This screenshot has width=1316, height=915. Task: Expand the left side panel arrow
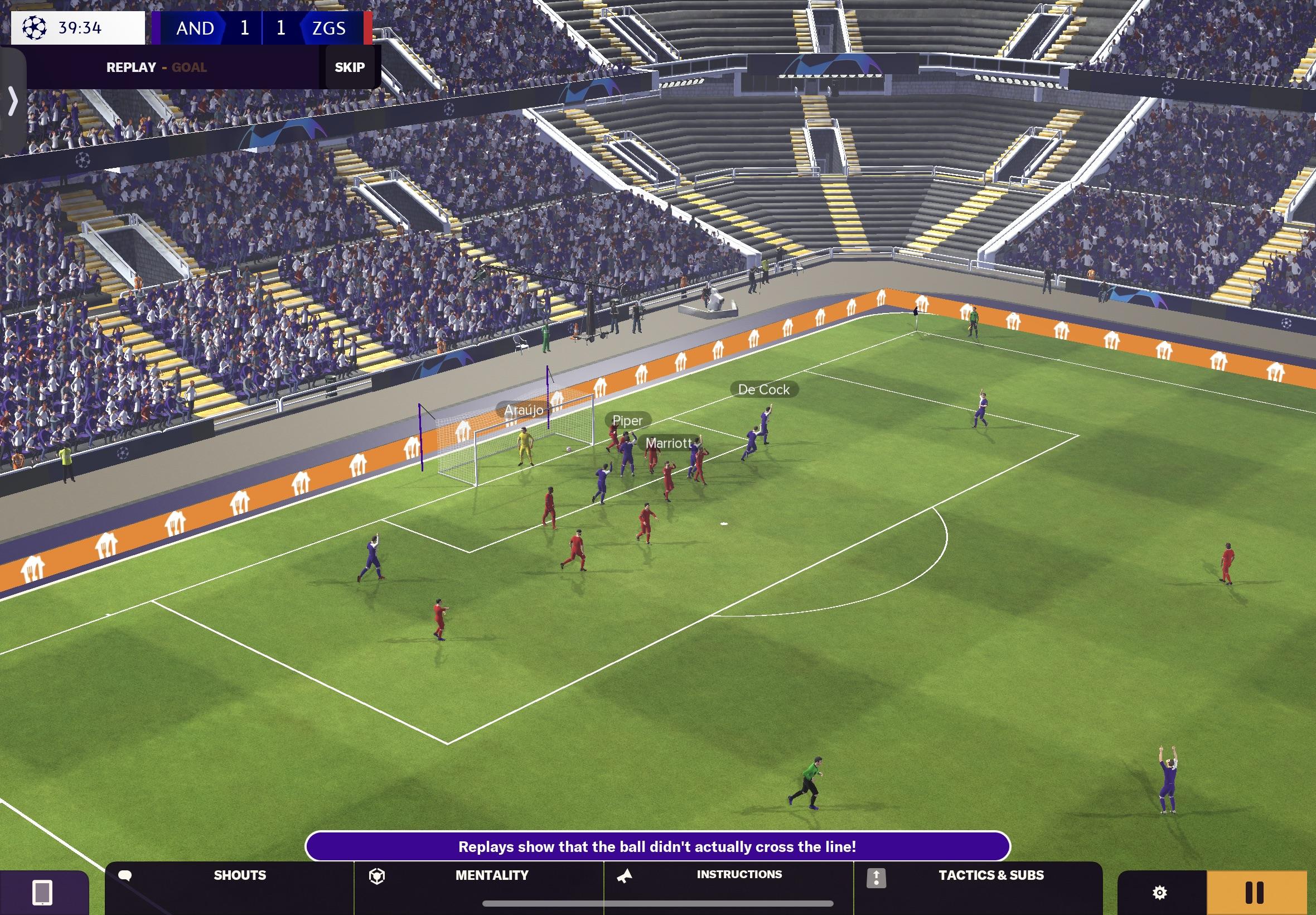tap(13, 102)
